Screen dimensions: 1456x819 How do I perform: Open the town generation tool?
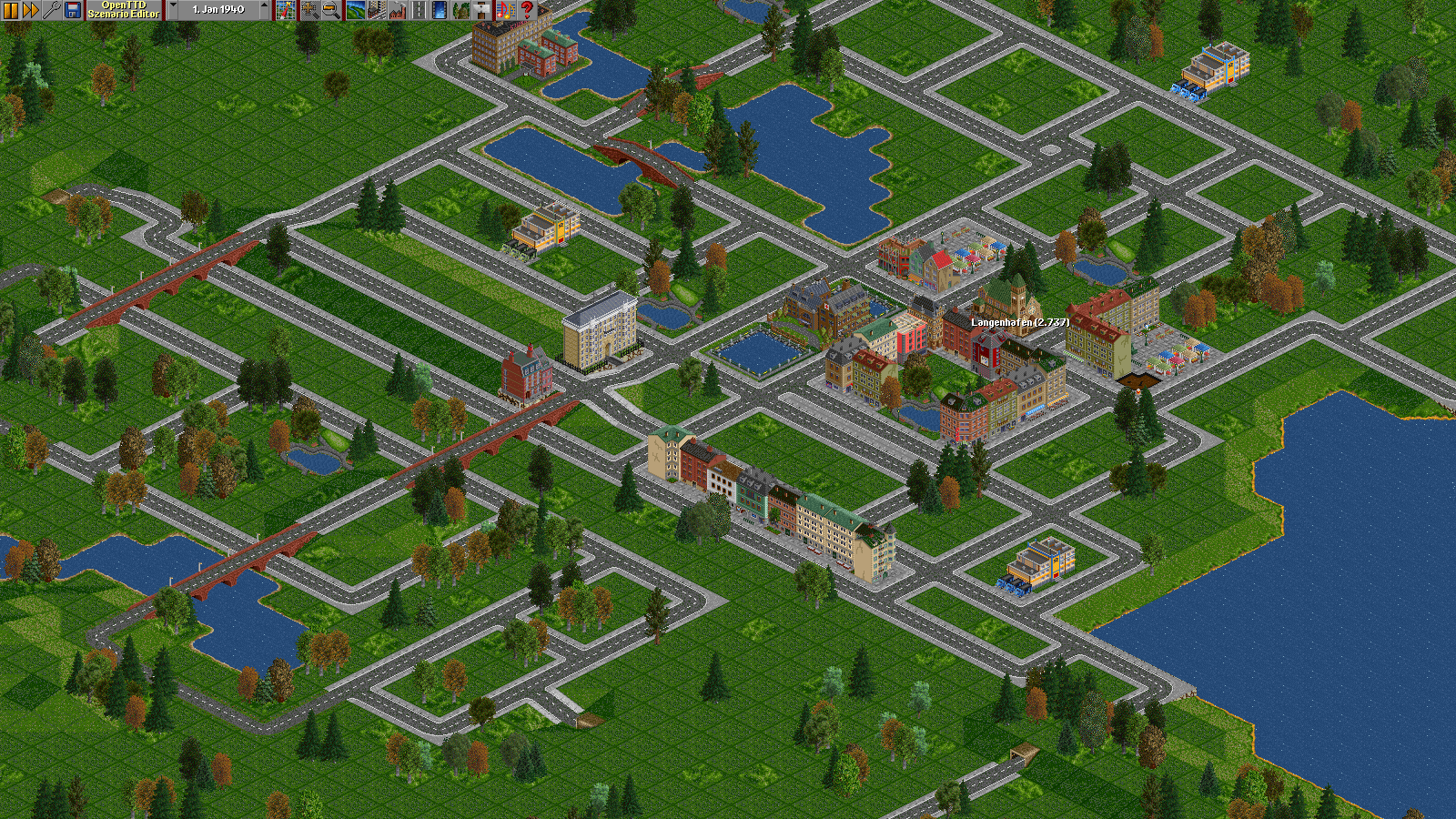click(376, 10)
